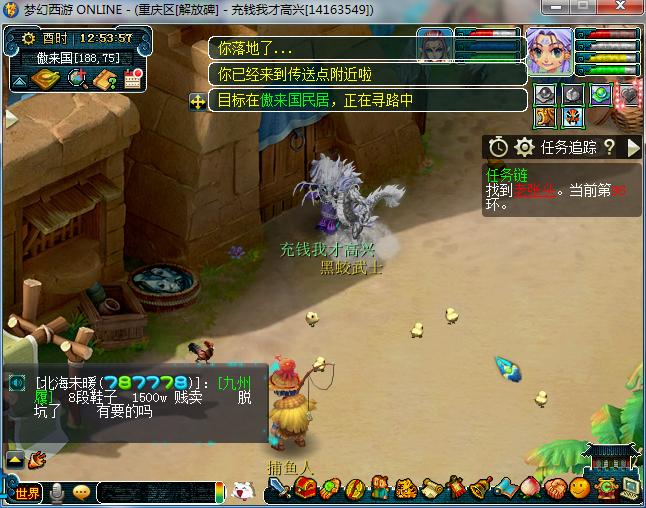The width and height of the screenshot is (646, 508).
Task: Collapse the quest tracker with arrow
Action: pos(632,148)
